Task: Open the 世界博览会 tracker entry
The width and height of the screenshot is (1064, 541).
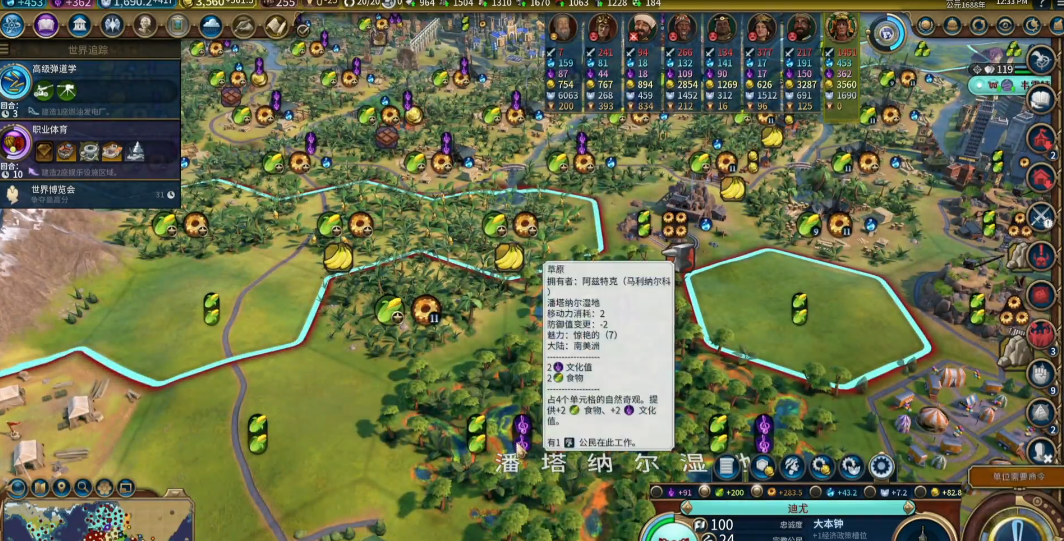Action: (90, 194)
